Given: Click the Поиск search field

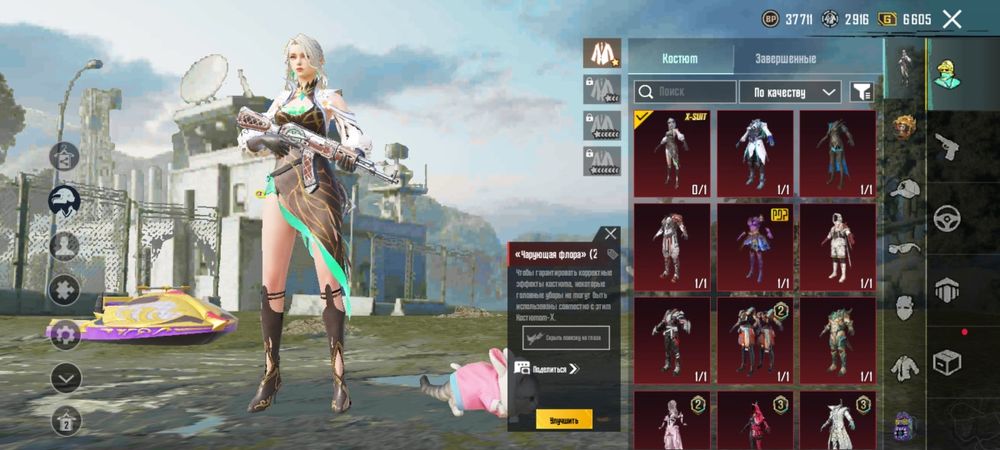Looking at the screenshot, I should point(683,92).
